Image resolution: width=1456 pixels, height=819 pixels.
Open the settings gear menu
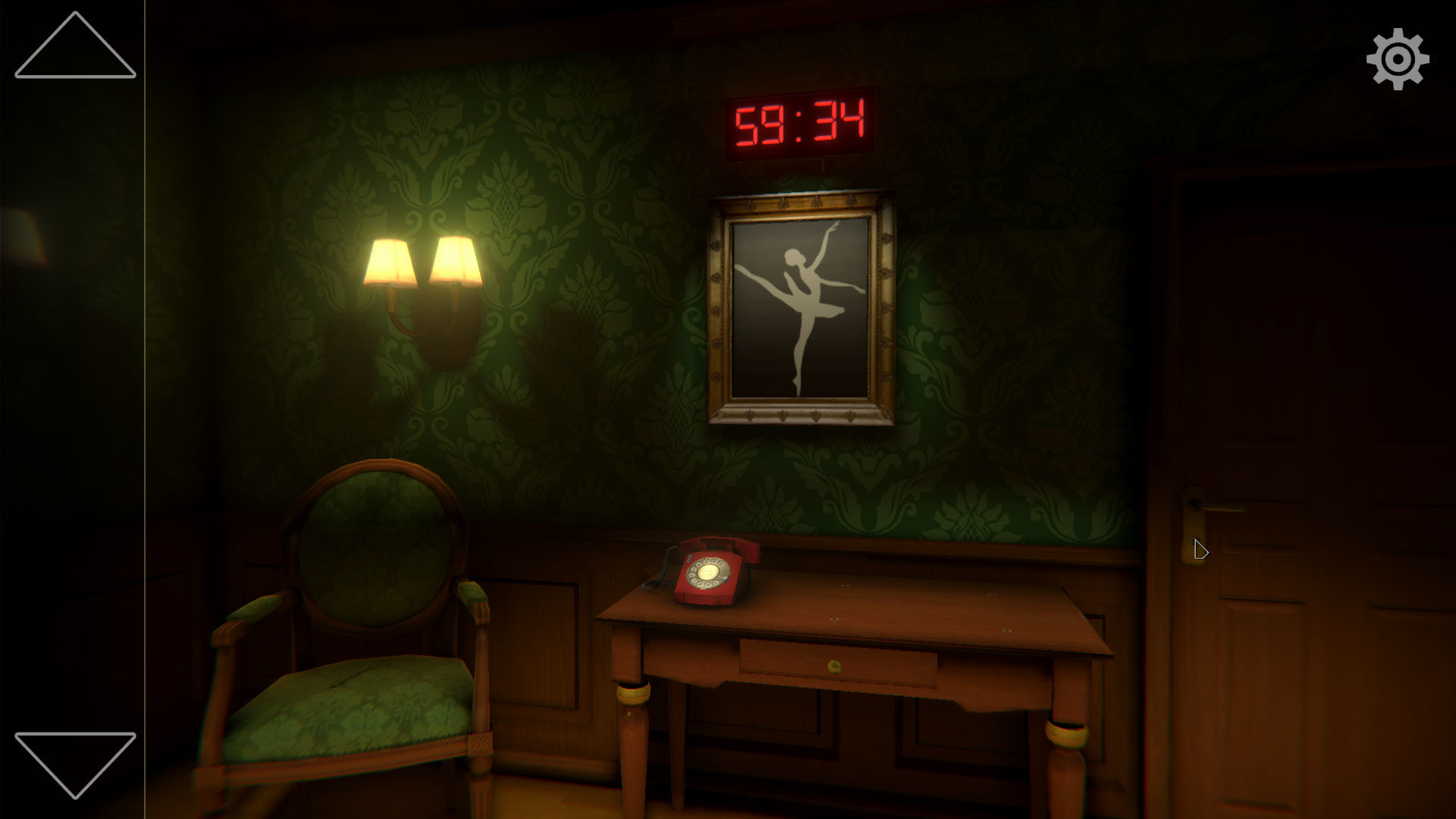click(1399, 59)
